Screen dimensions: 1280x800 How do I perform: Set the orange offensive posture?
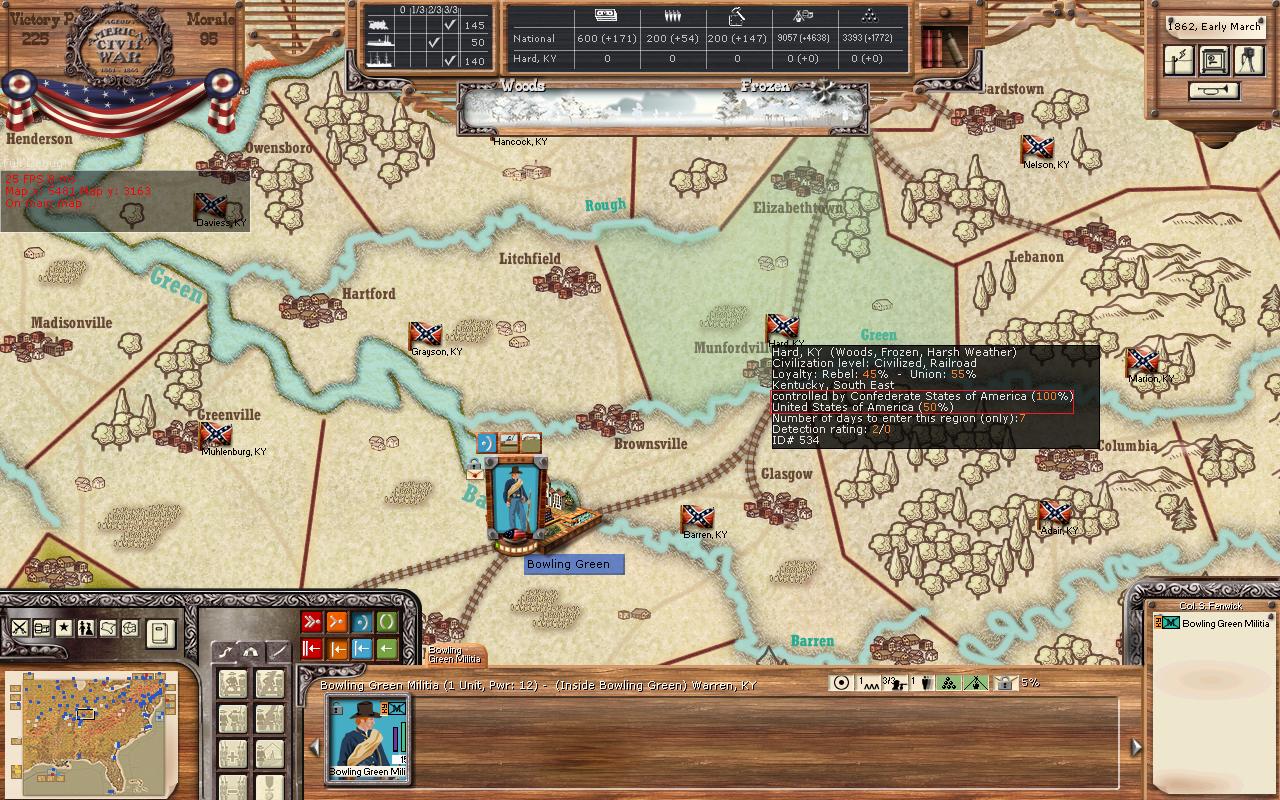(337, 623)
